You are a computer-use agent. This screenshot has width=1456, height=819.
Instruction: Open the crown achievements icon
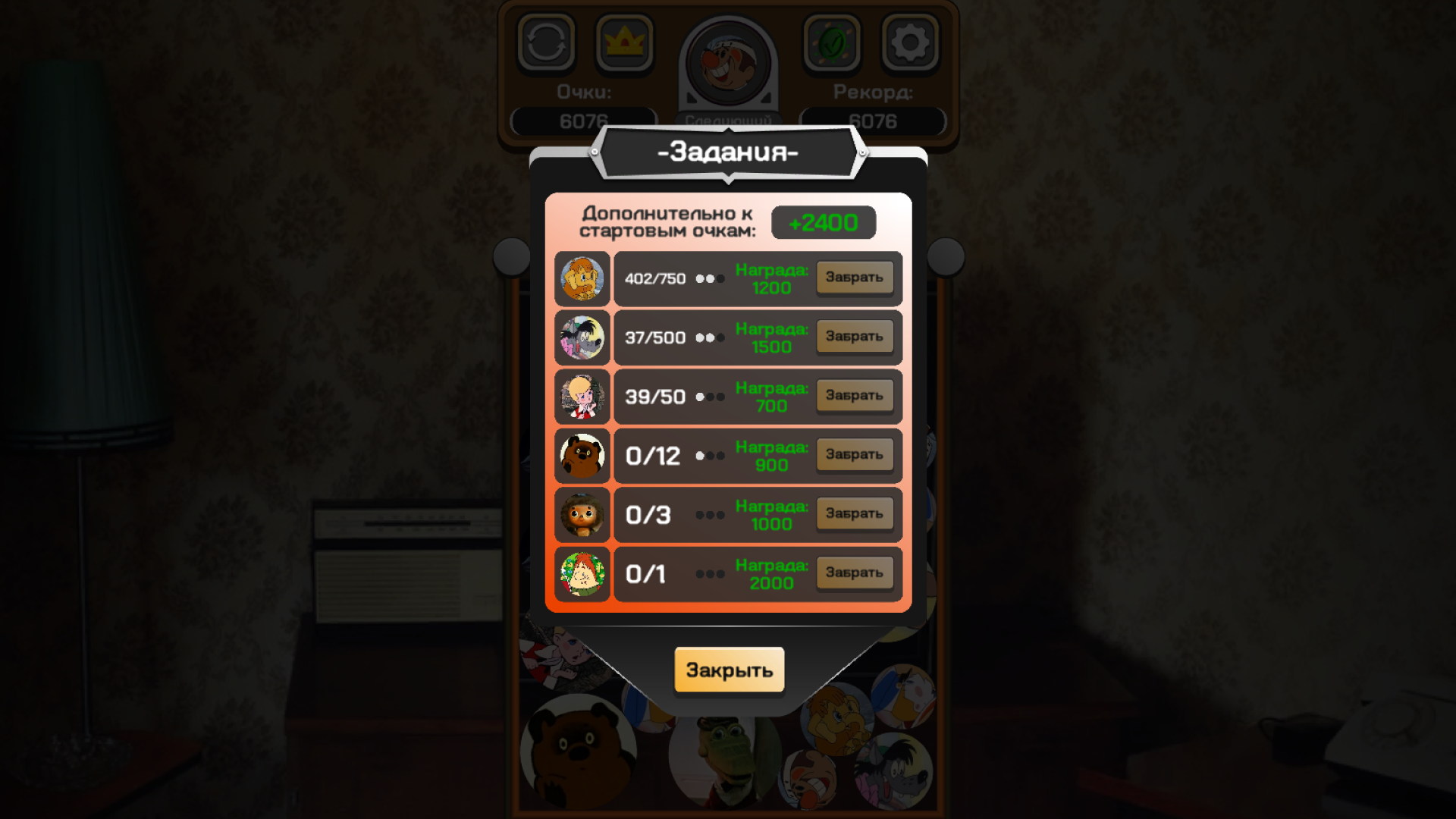click(624, 43)
